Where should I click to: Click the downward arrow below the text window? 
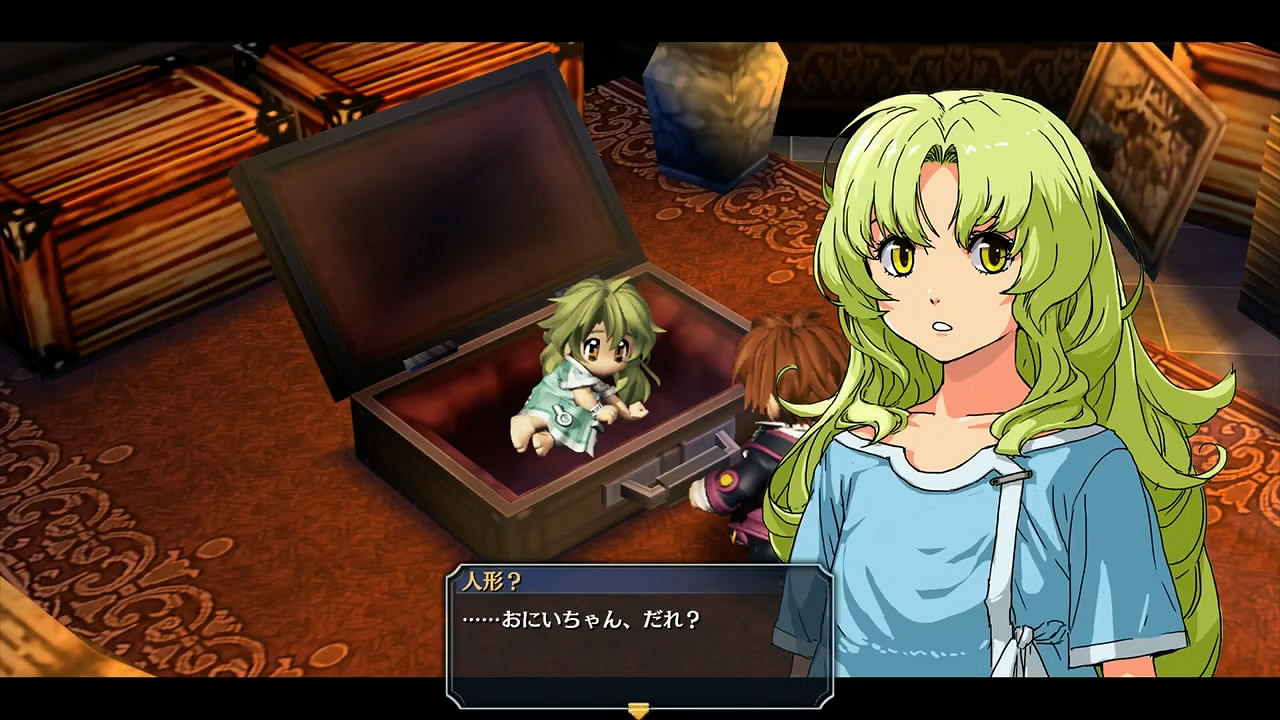point(636,710)
